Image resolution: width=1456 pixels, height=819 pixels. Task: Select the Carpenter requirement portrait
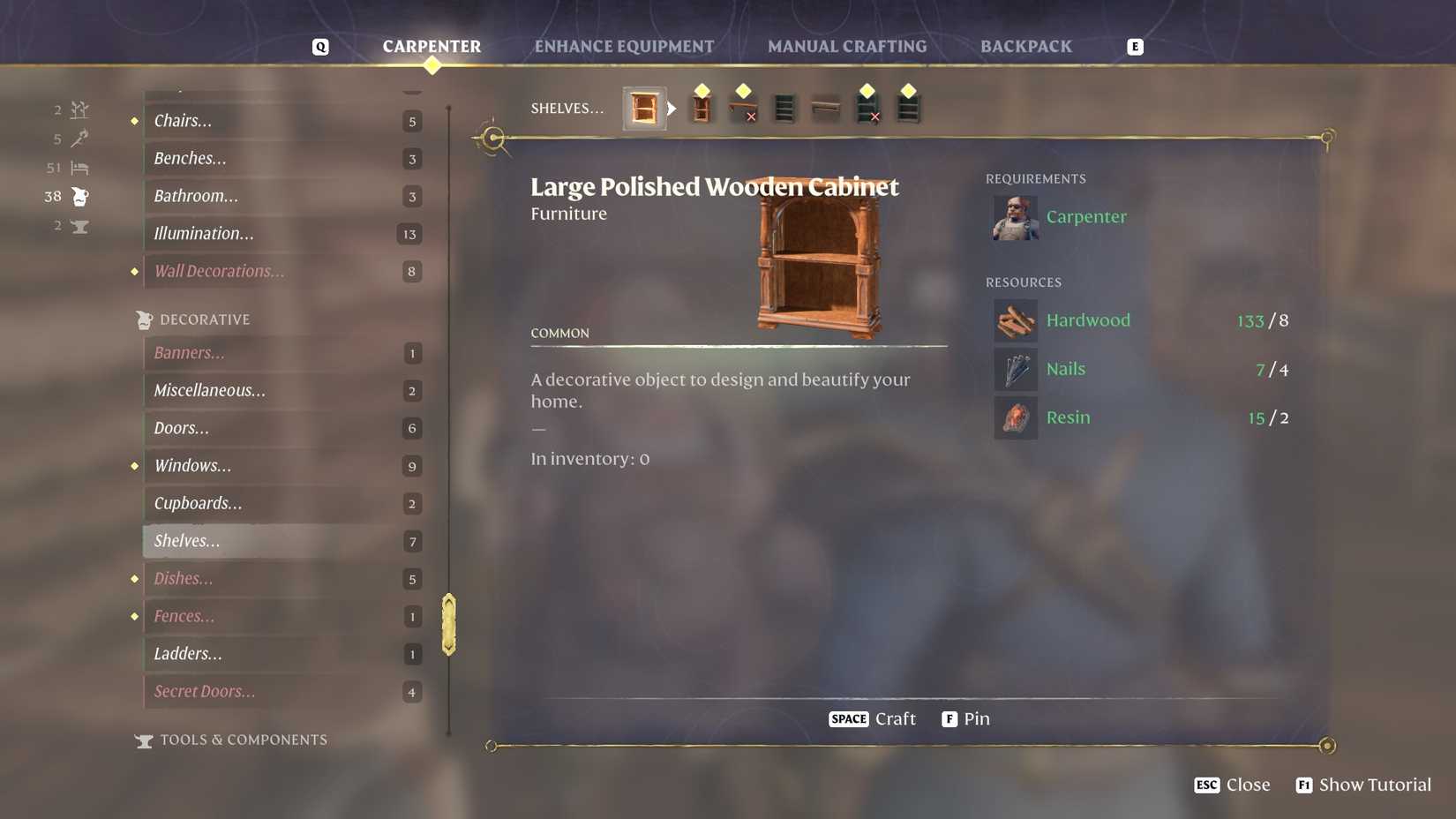(1016, 217)
